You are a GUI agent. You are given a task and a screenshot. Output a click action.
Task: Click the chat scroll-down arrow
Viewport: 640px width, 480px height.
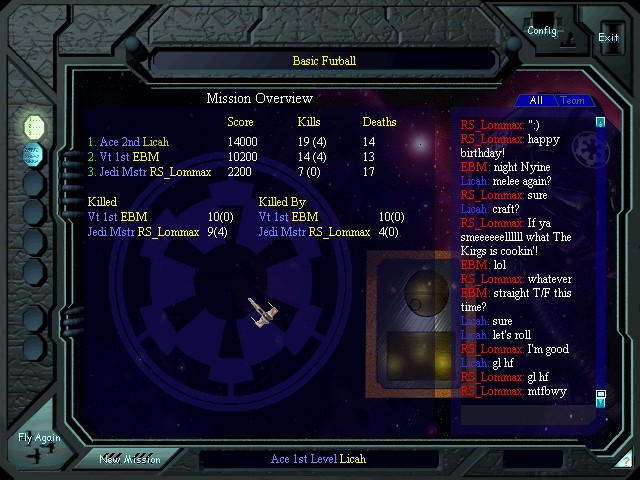601,399
